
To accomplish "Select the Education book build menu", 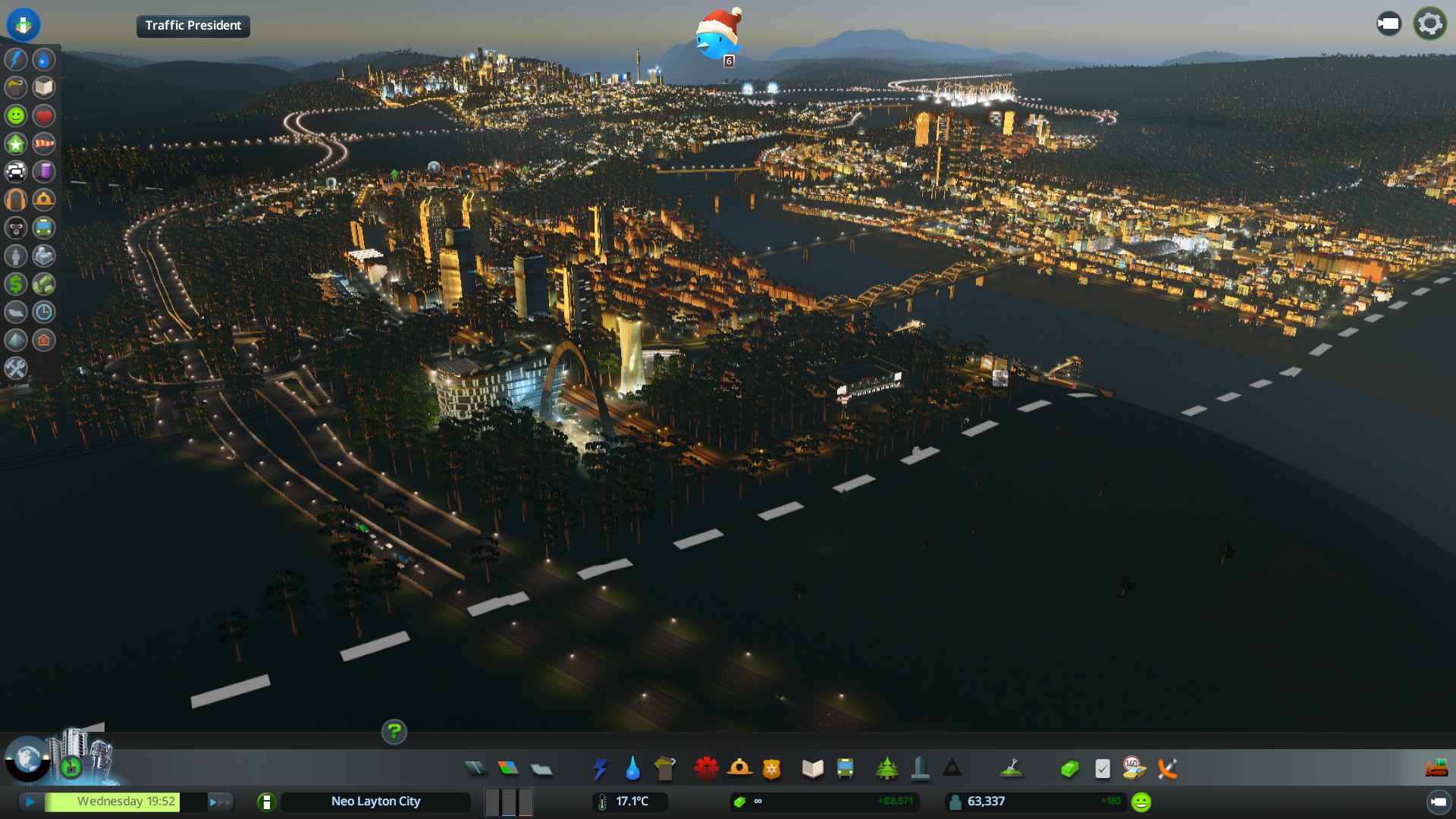I will point(812,769).
